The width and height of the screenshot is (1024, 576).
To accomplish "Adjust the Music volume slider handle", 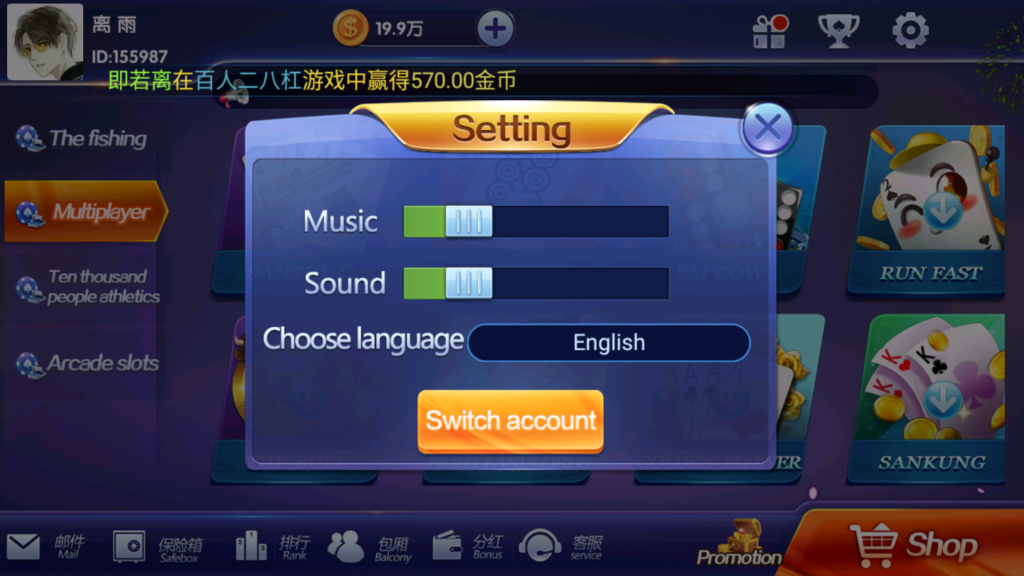I will coord(468,222).
